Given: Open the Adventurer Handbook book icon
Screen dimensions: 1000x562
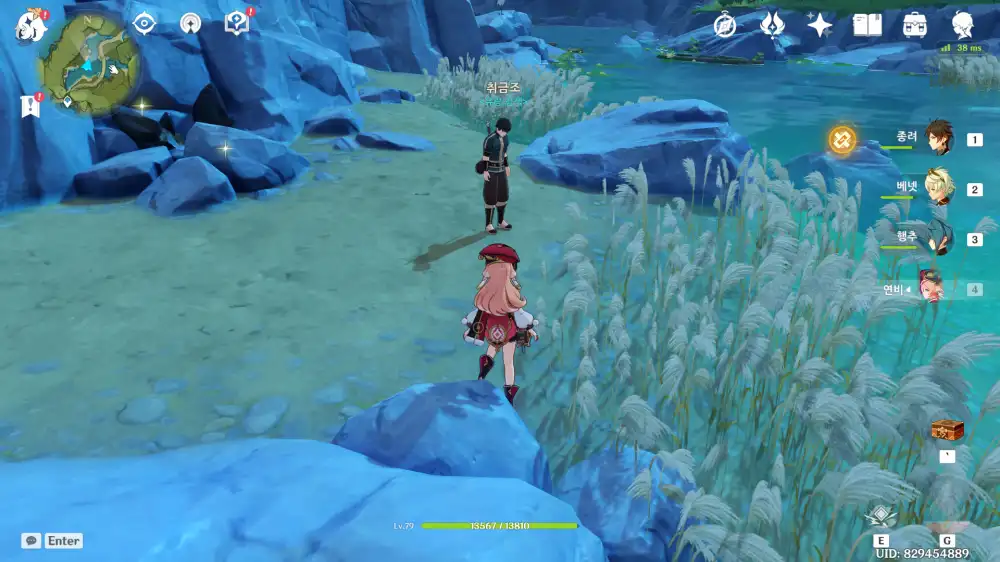Looking at the screenshot, I should coord(867,25).
